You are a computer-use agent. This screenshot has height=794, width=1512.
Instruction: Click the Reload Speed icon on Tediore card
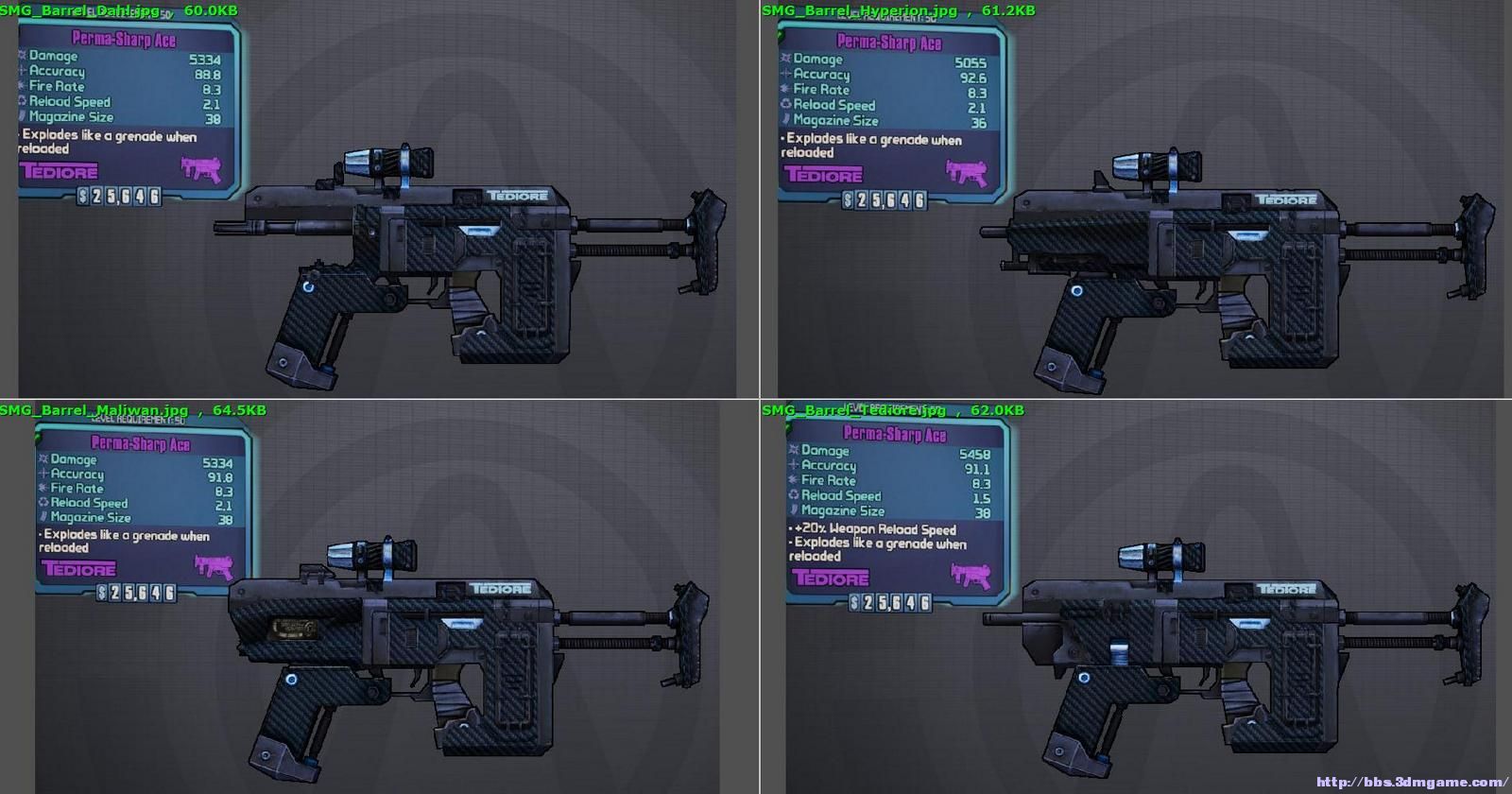pyautogui.click(x=794, y=495)
